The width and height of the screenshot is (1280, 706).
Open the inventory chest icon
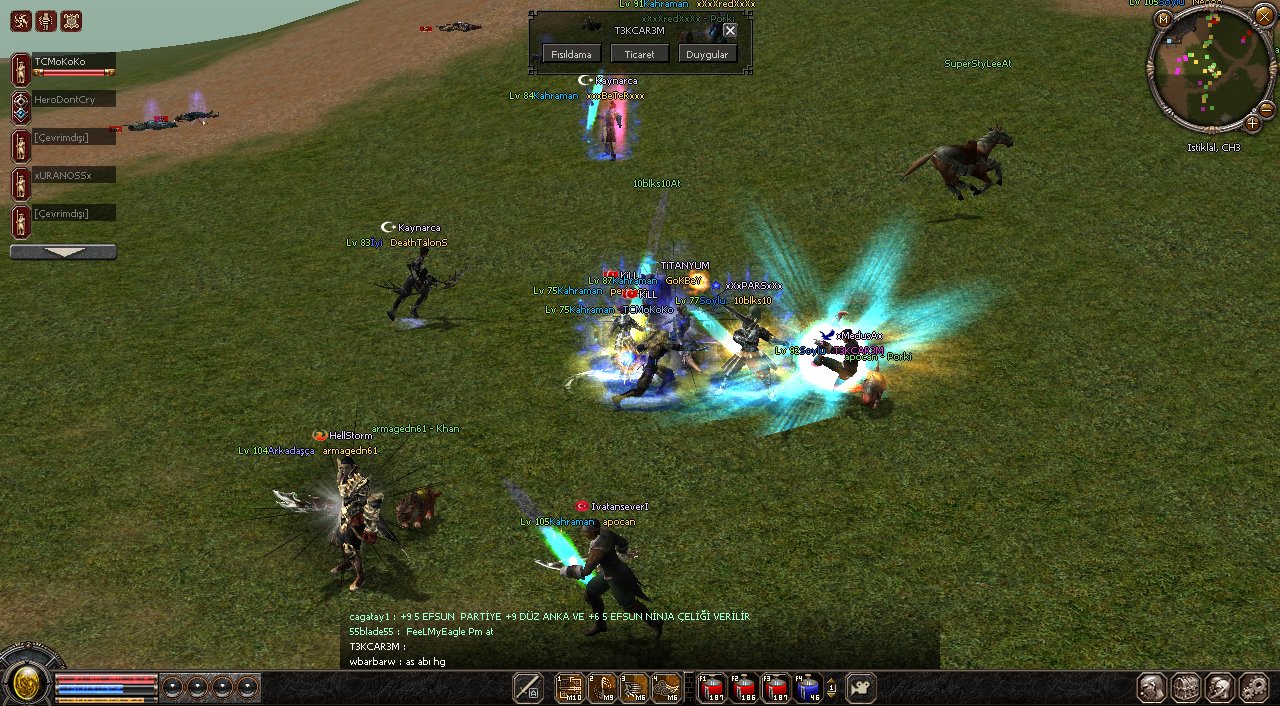click(x=1186, y=687)
